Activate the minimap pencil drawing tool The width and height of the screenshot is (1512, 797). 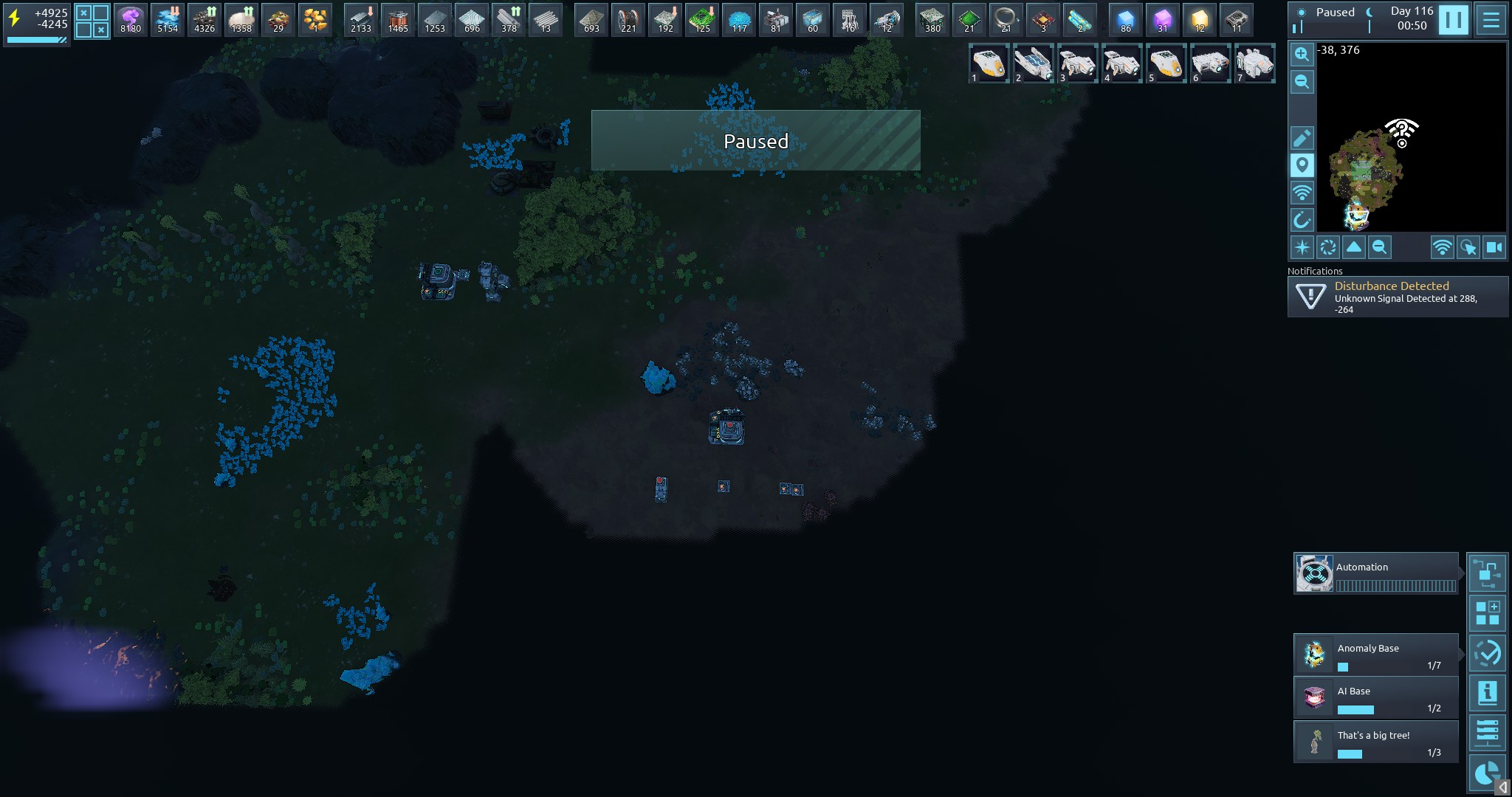pos(1302,138)
